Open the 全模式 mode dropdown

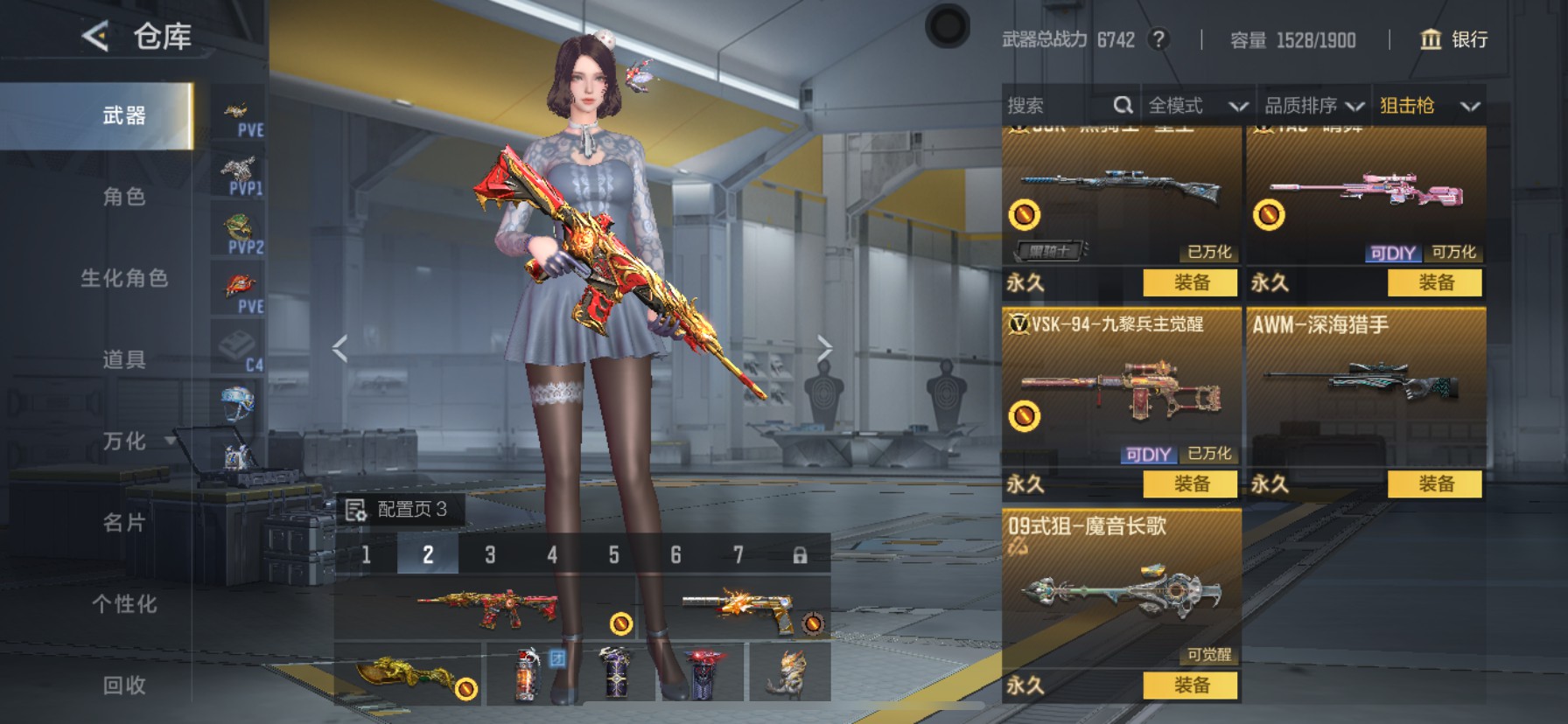(1197, 106)
